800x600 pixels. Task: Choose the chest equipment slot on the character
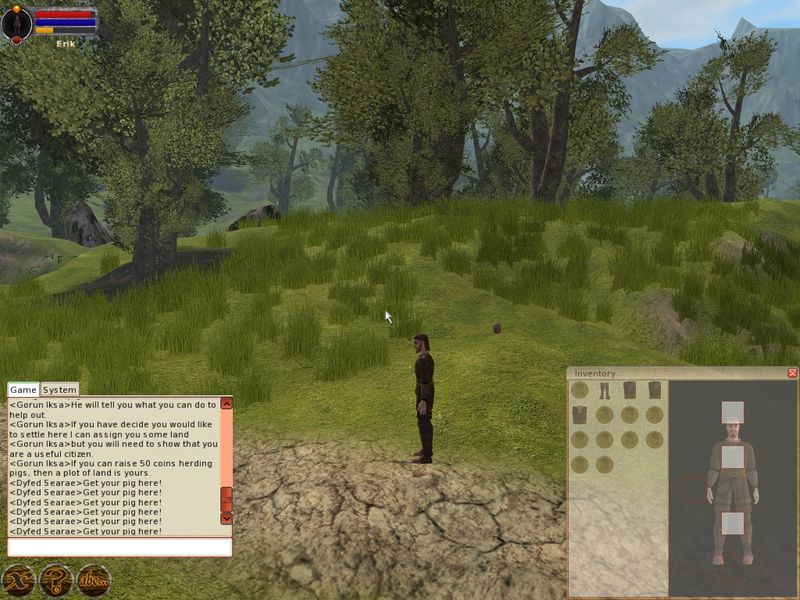coord(732,457)
